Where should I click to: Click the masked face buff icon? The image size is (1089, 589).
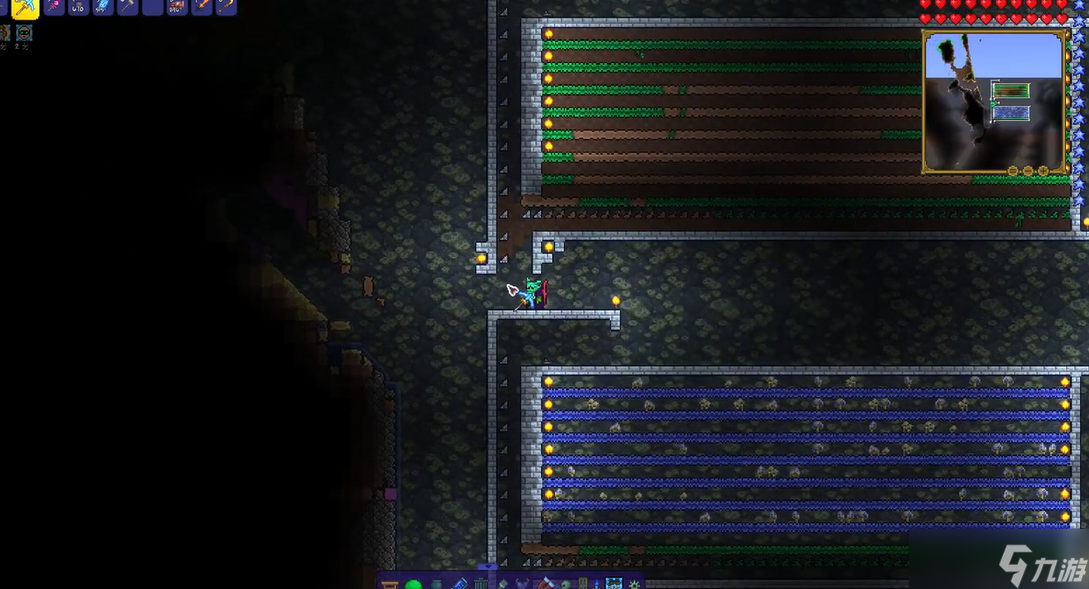24,33
